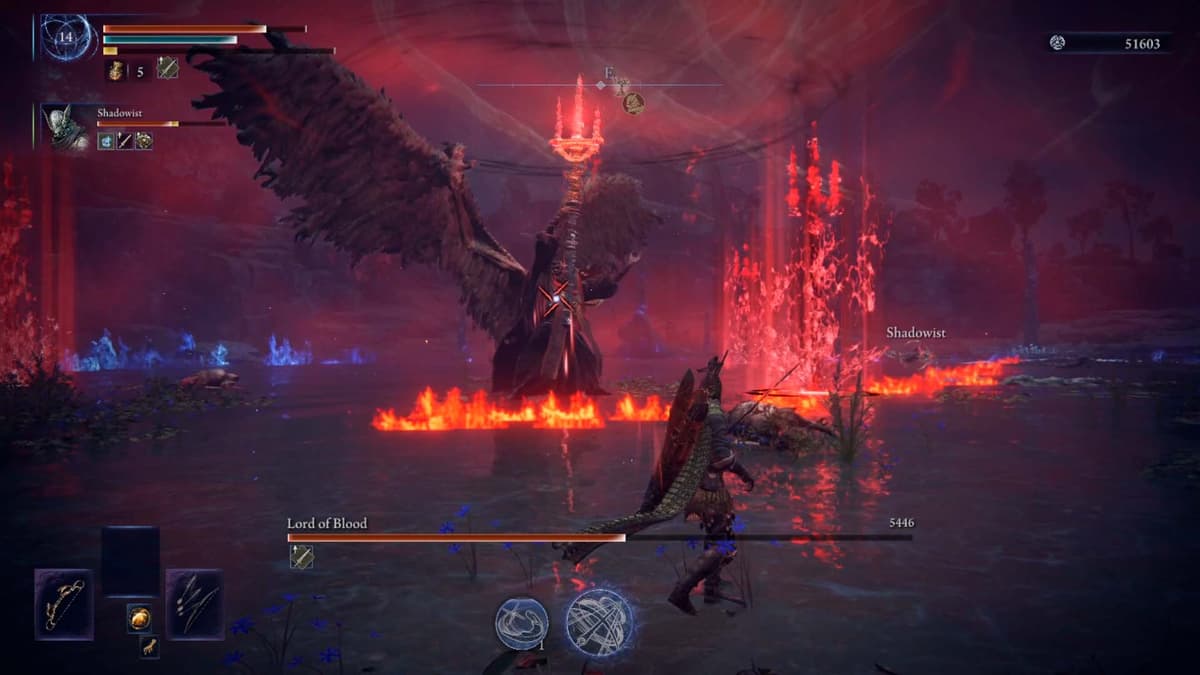Select the bow weapon slot

[x=64, y=604]
